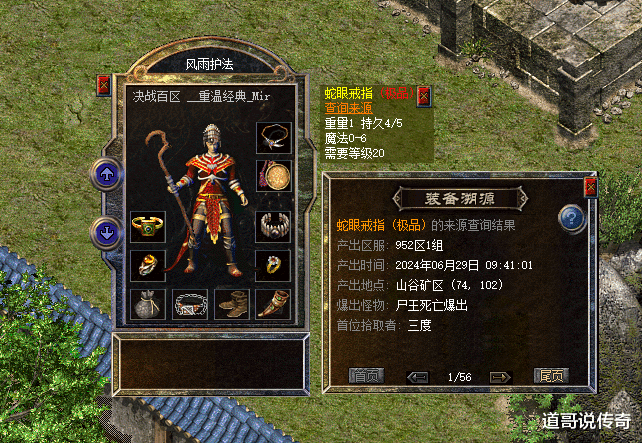Screen dimensions: 642x443
Task: Select the silver spiked bracelet slot
Action: (272, 225)
